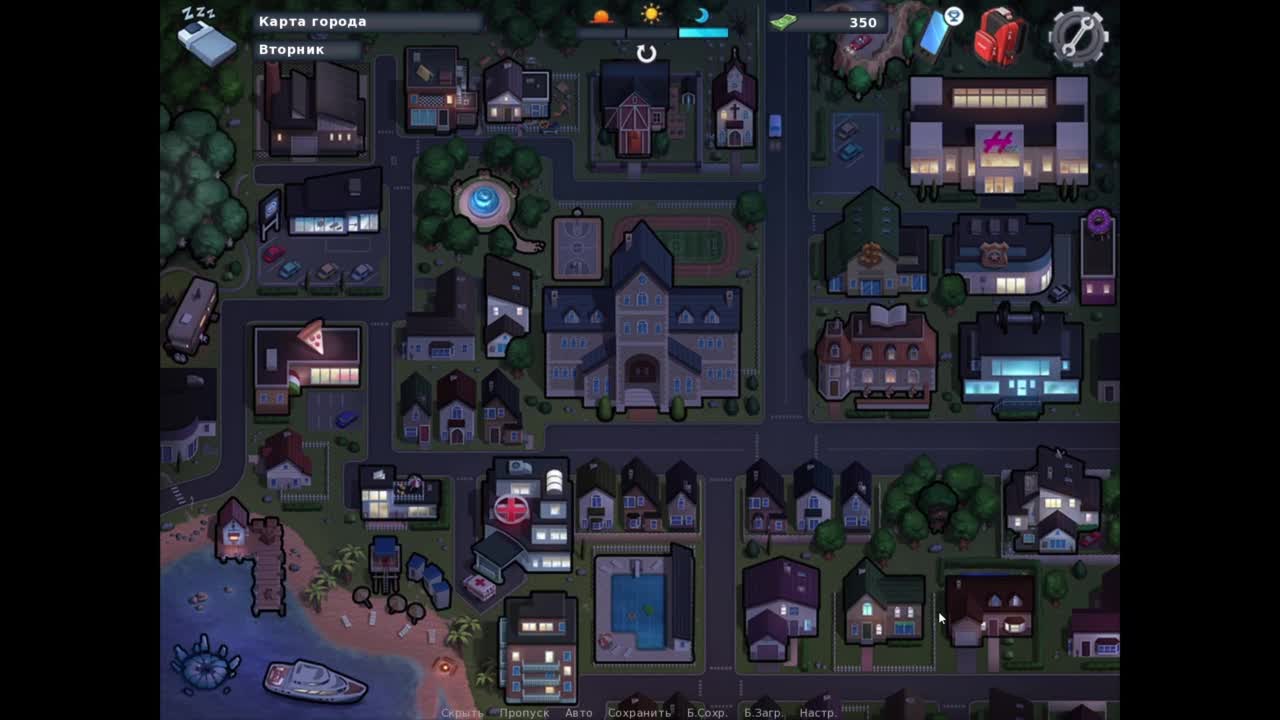Screen dimensions: 1280x720
Task: Open 'Настр.' preferences menu
Action: pyautogui.click(x=818, y=713)
